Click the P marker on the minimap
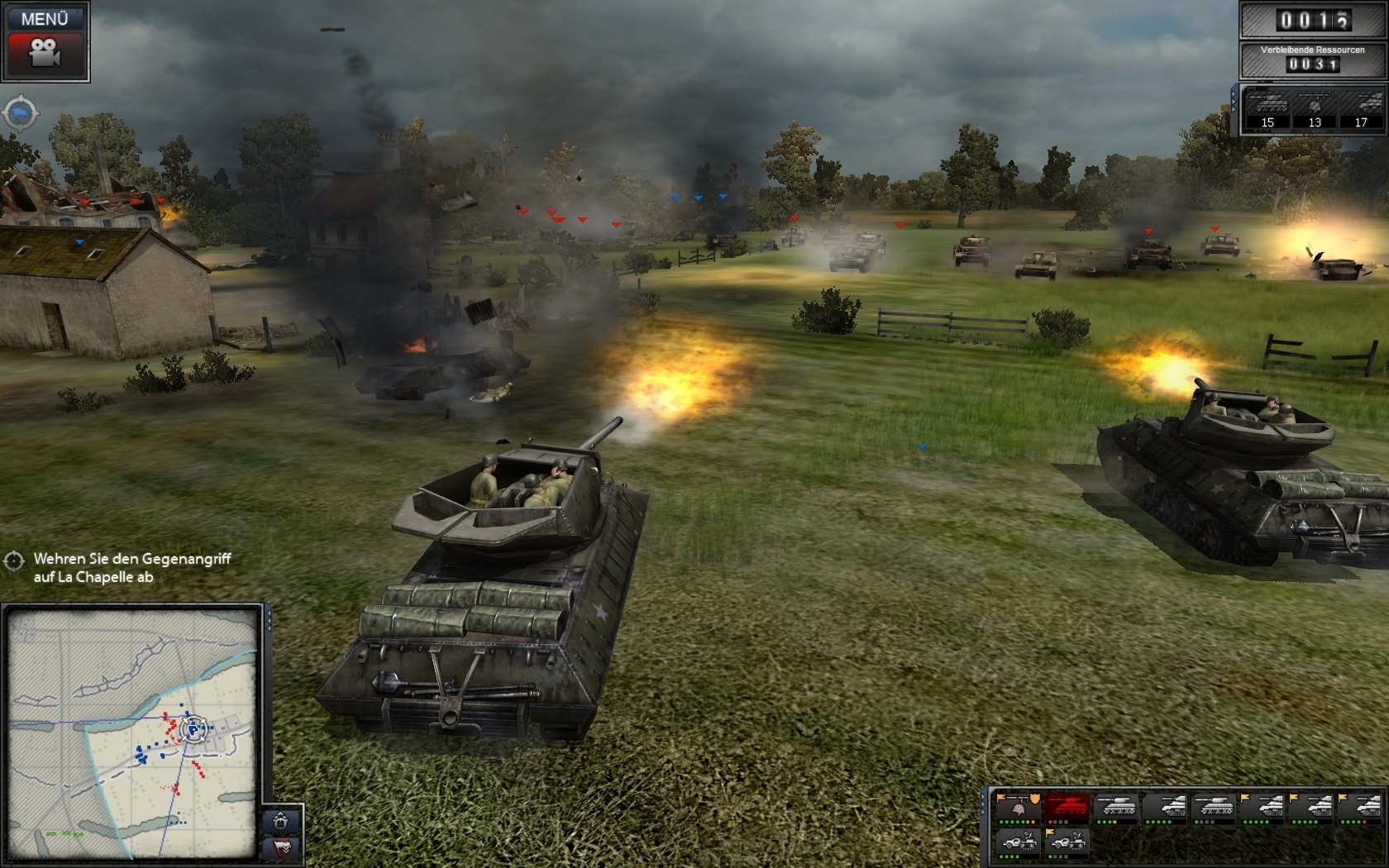 click(192, 730)
